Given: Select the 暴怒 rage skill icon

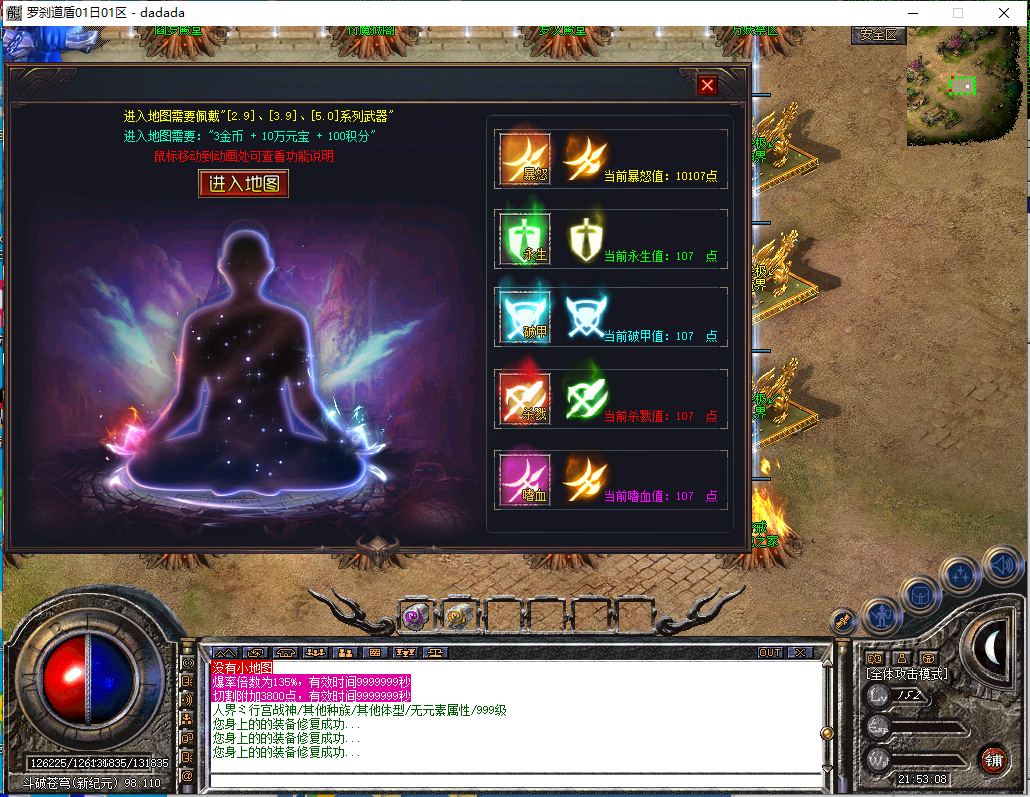Looking at the screenshot, I should 525,159.
